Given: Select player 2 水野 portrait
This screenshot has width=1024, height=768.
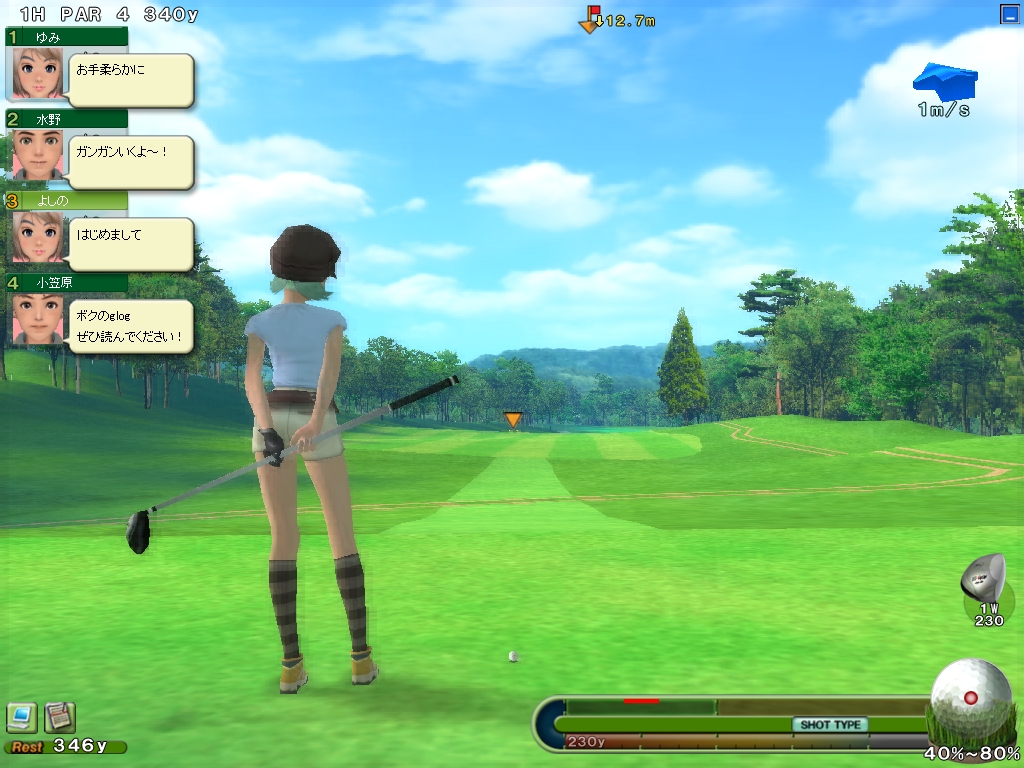Looking at the screenshot, I should [36, 155].
